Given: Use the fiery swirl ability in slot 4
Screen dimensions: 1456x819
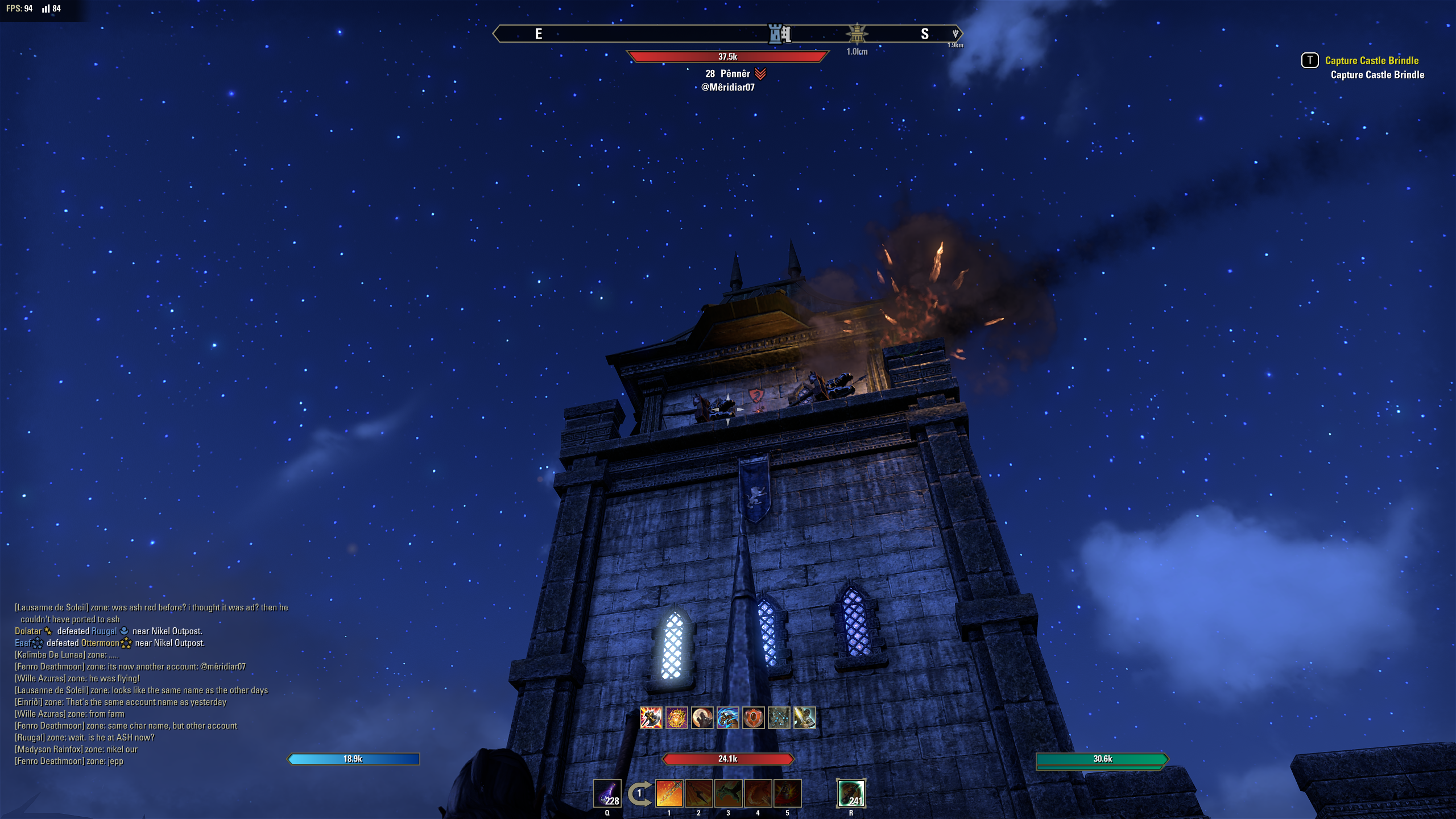Looking at the screenshot, I should point(758,793).
